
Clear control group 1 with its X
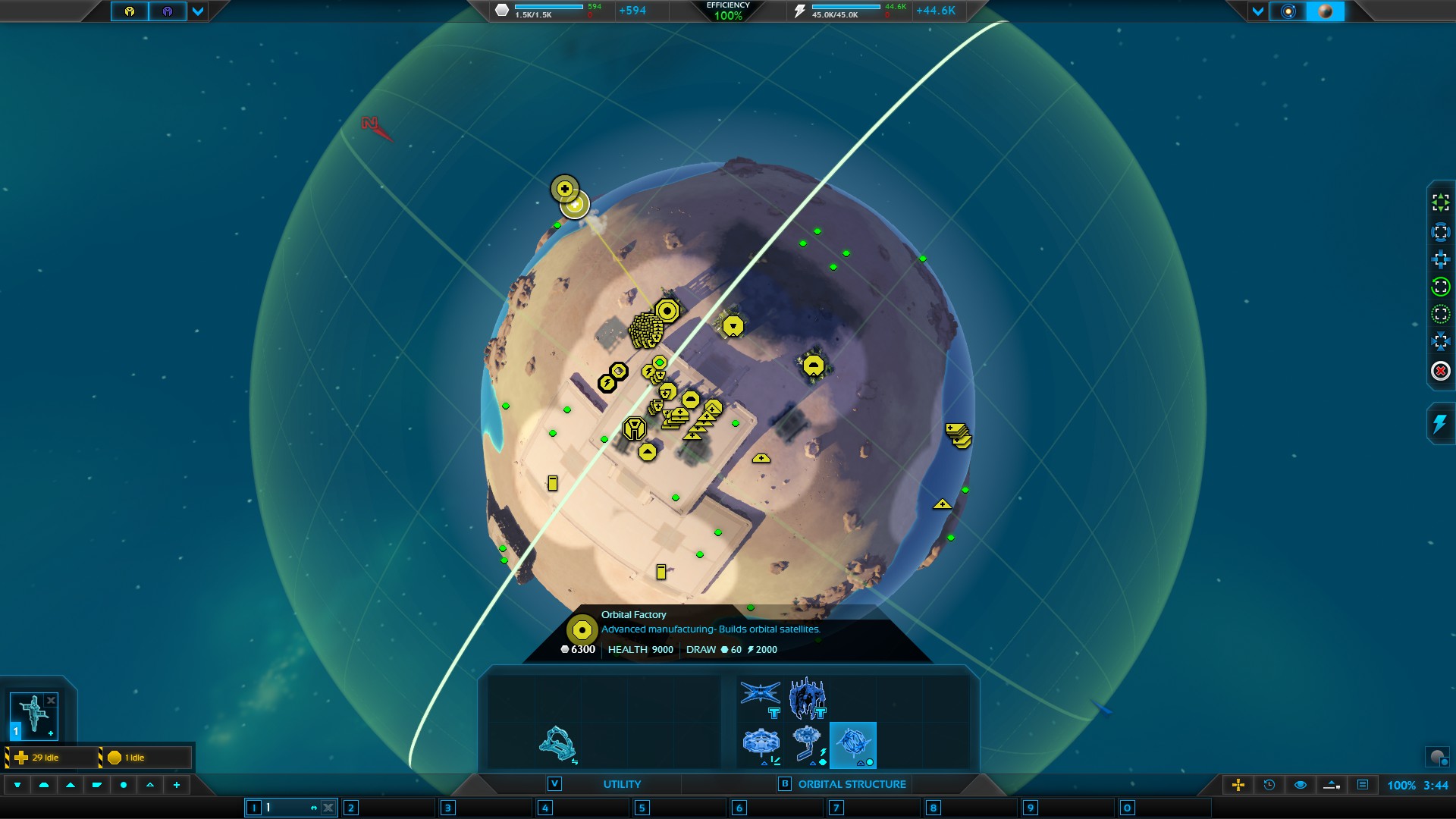click(328, 808)
